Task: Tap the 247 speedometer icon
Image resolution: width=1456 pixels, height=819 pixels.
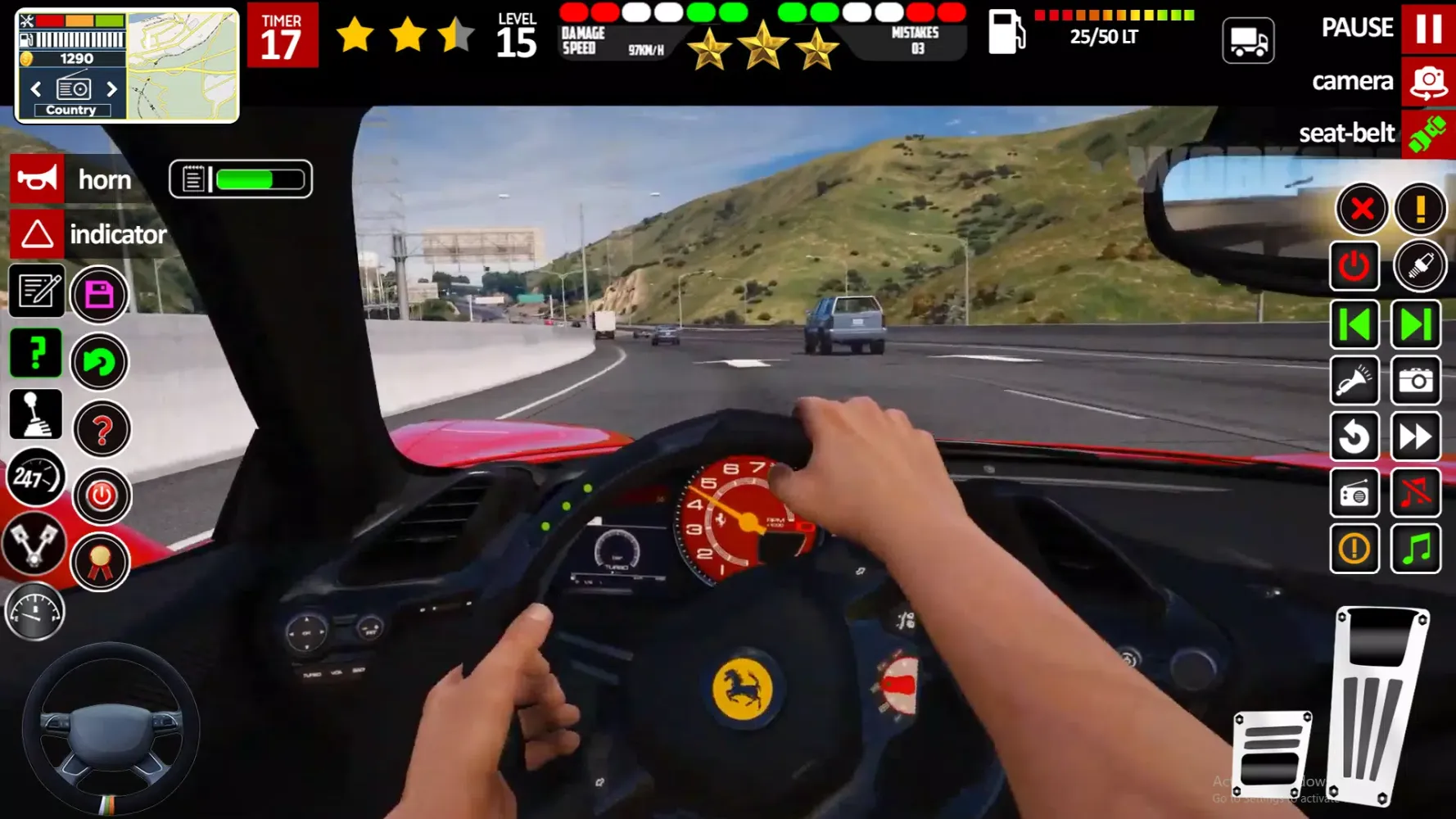Action: 34,477
